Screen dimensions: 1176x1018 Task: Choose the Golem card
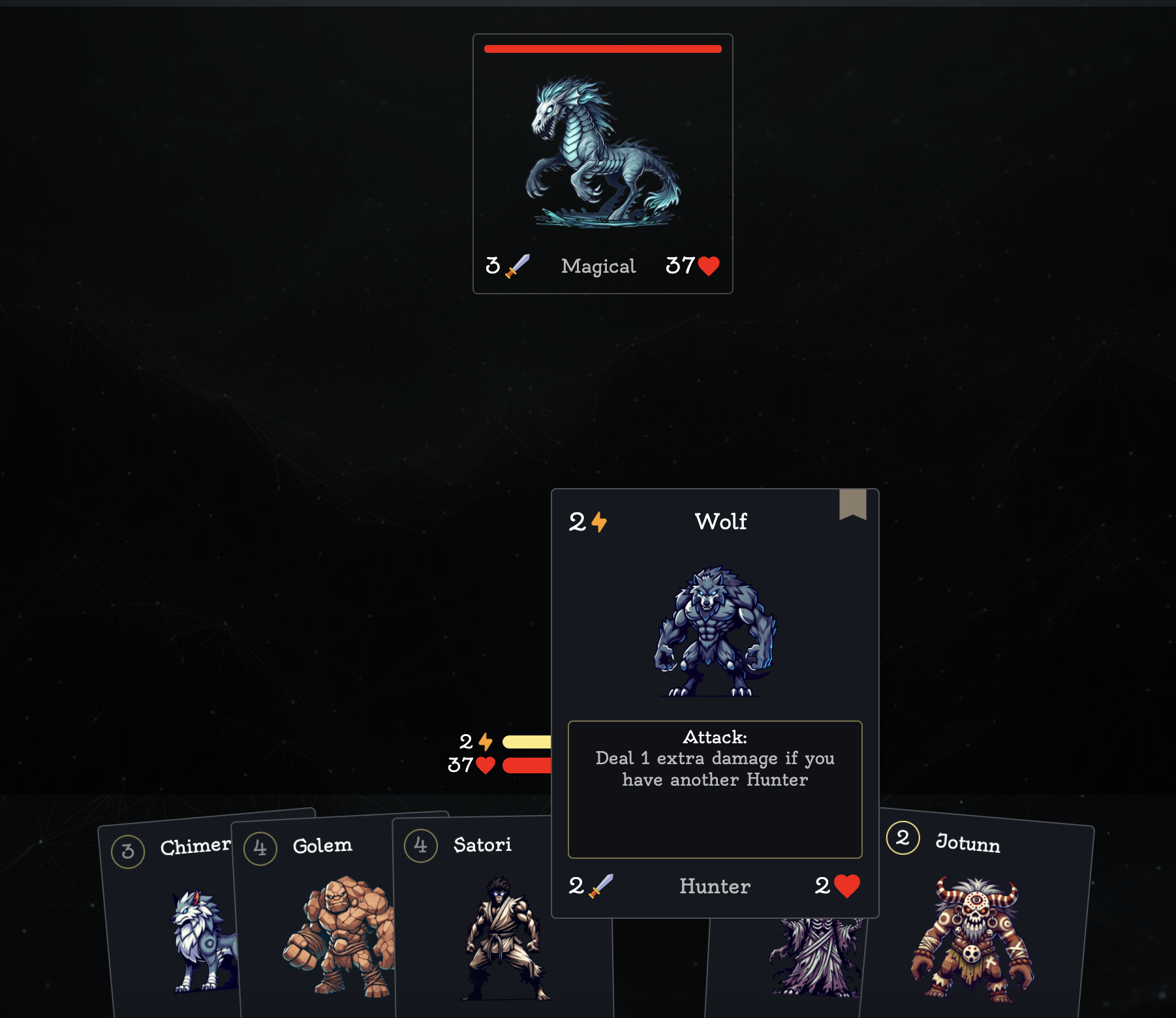pyautogui.click(x=320, y=927)
